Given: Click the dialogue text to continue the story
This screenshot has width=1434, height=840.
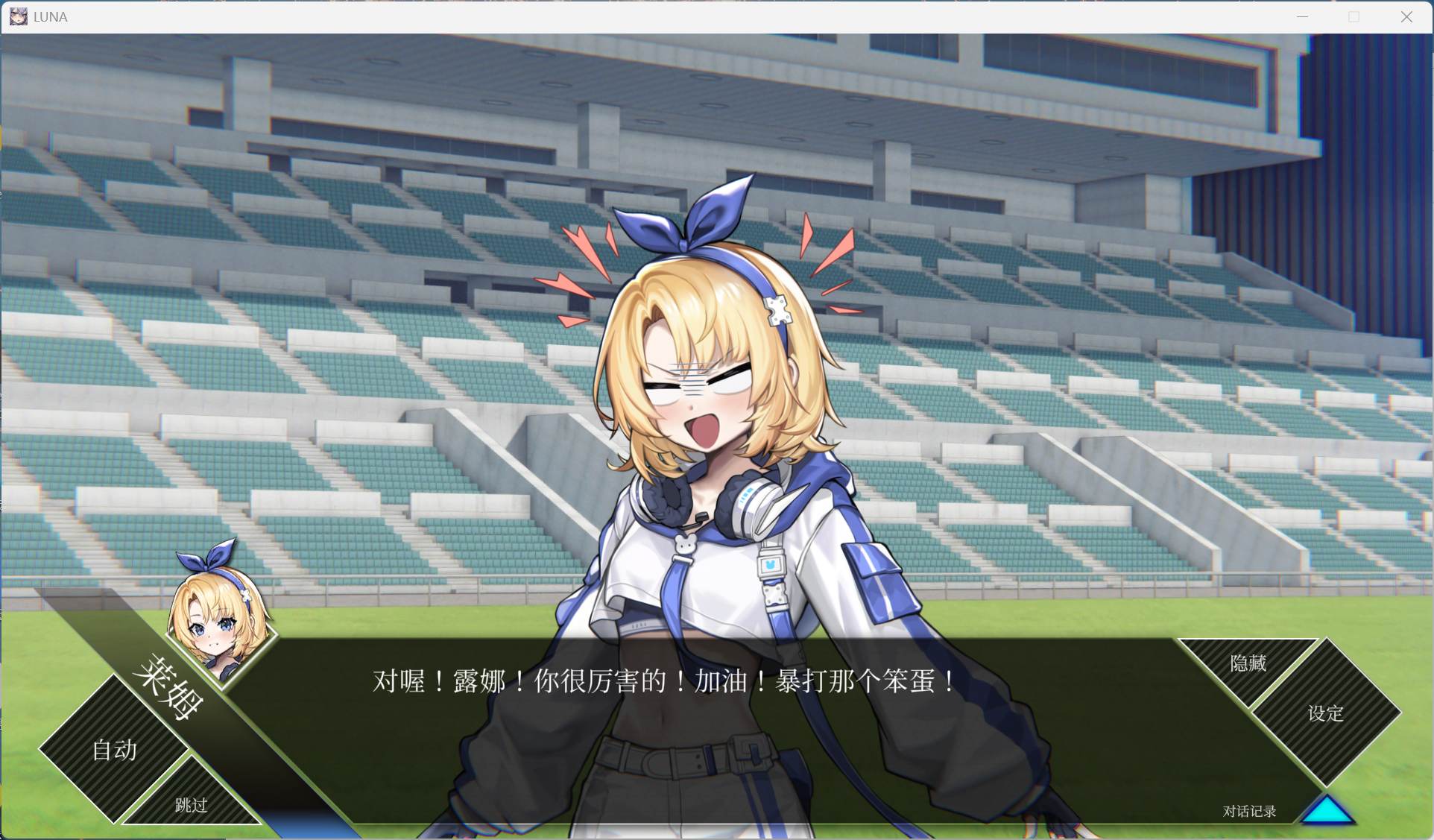Looking at the screenshot, I should tap(662, 682).
